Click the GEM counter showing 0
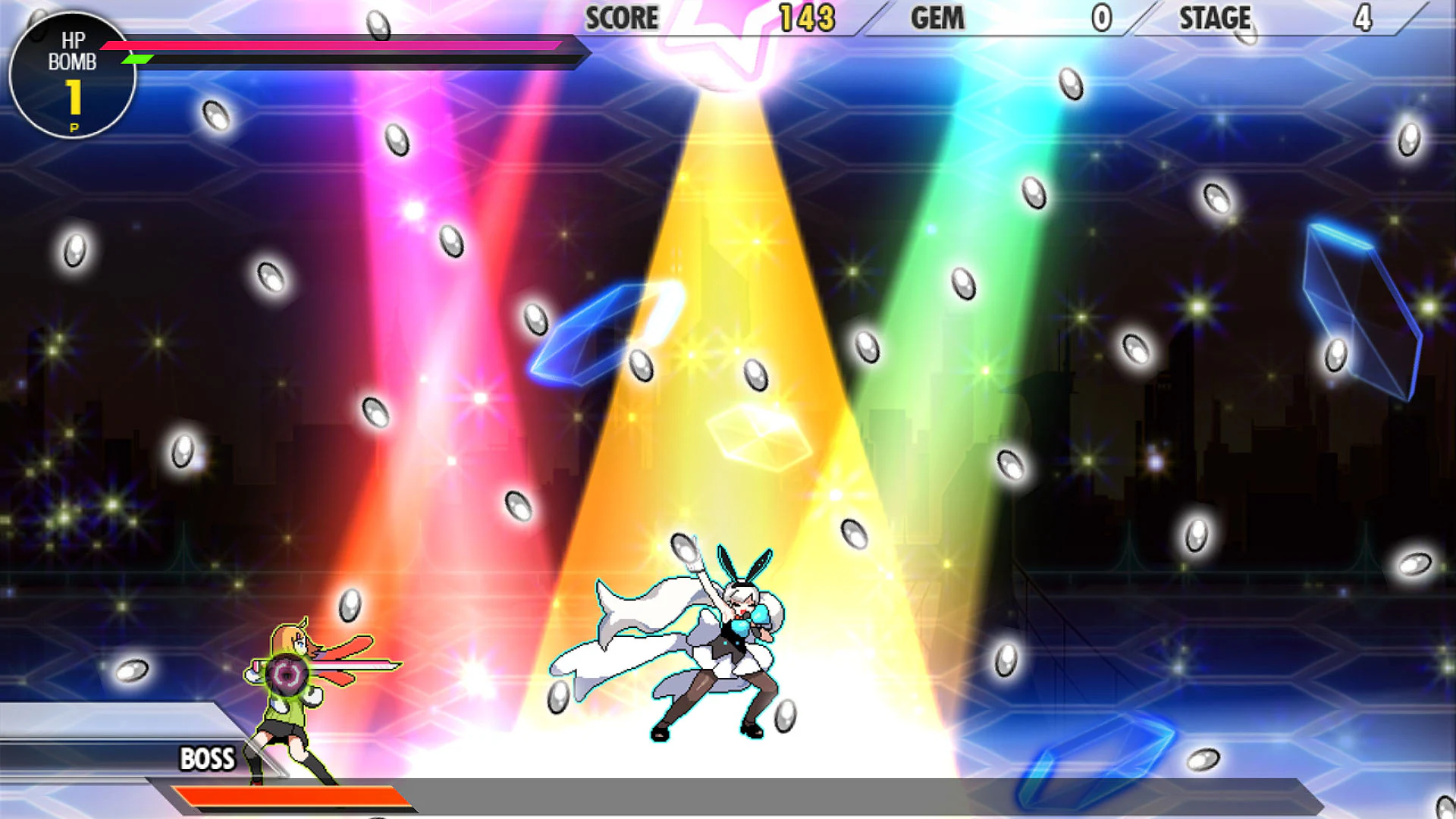The width and height of the screenshot is (1456, 819). pyautogui.click(x=1101, y=19)
